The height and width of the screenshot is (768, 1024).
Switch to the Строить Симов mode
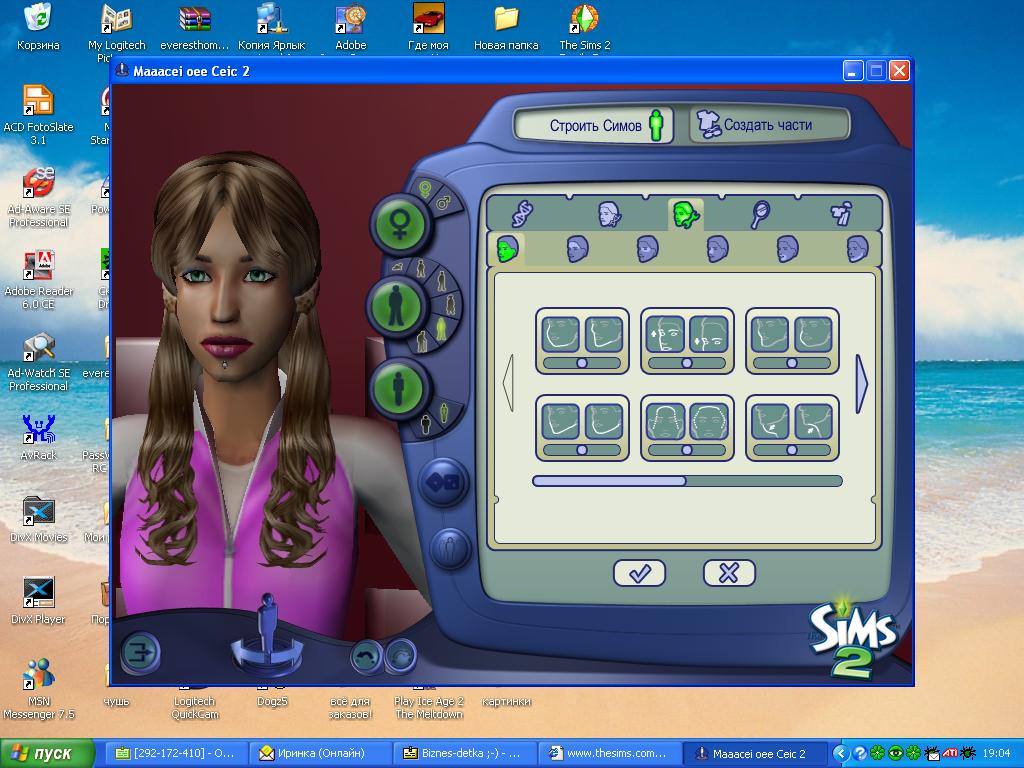click(x=594, y=126)
